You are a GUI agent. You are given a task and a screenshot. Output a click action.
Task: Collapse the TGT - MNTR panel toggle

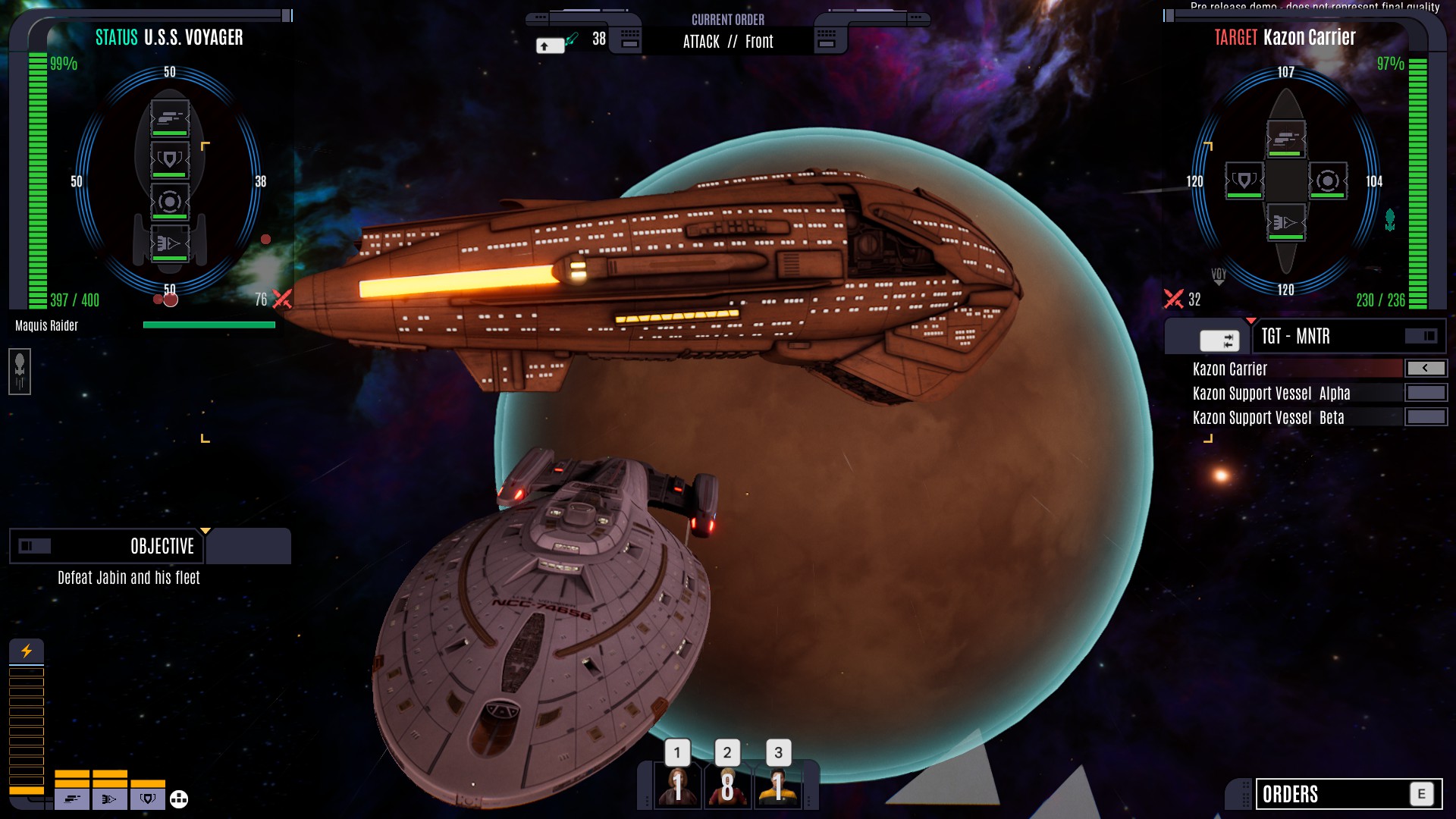click(1420, 336)
